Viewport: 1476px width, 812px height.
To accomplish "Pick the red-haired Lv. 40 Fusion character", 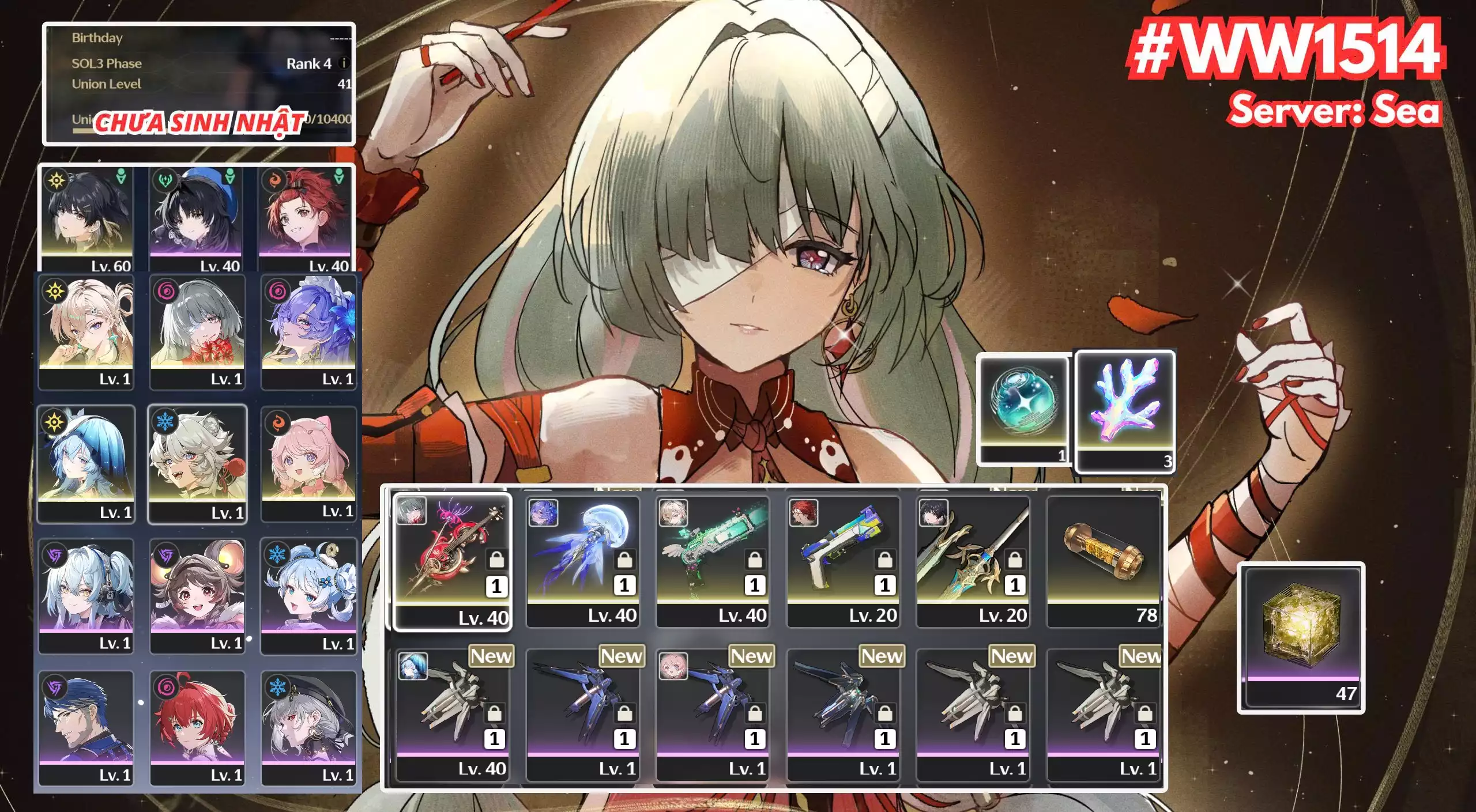I will 304,219.
